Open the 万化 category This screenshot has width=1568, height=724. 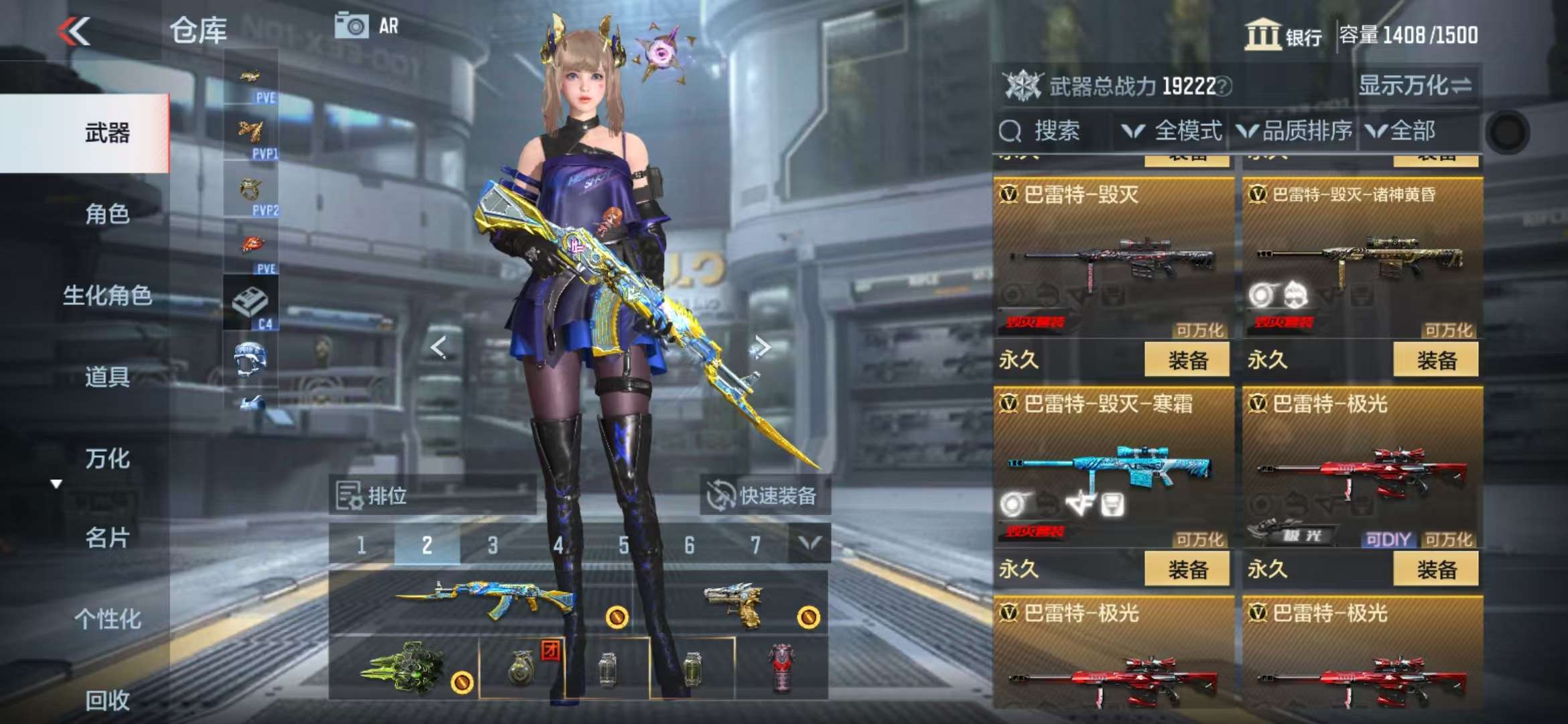107,459
